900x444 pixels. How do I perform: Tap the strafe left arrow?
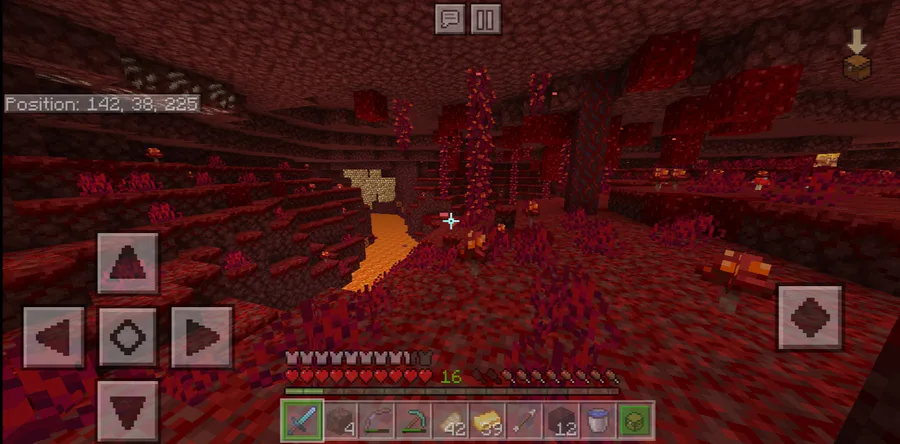coord(54,337)
